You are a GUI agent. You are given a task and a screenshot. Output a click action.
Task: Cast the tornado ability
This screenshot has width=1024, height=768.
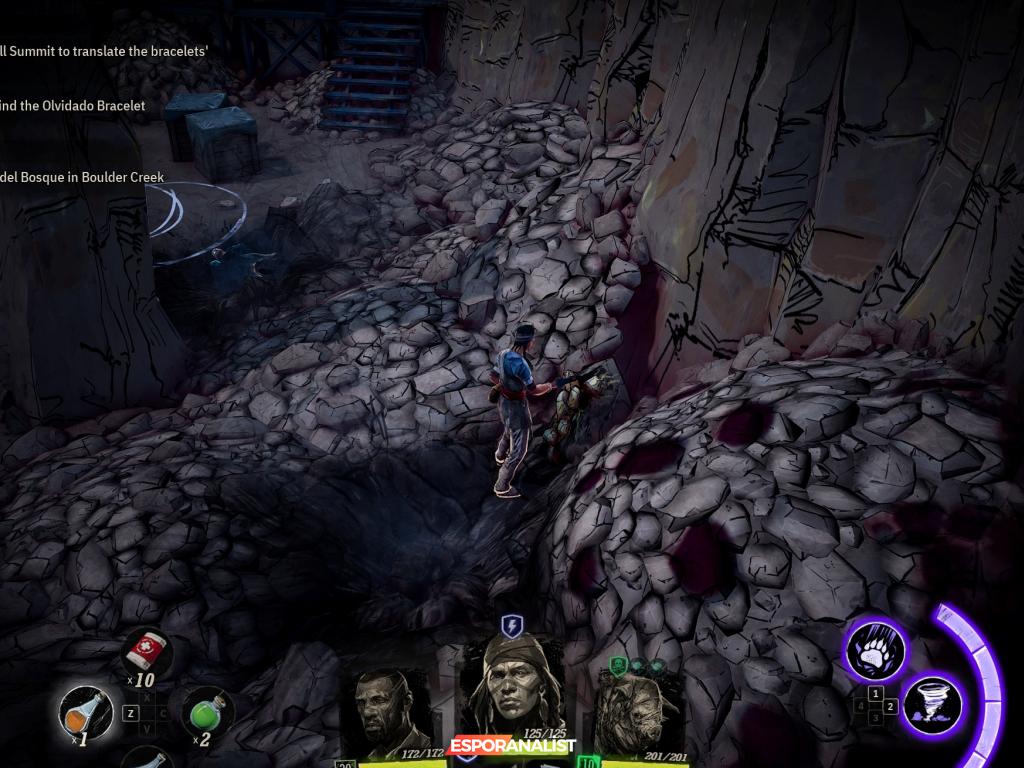point(933,705)
